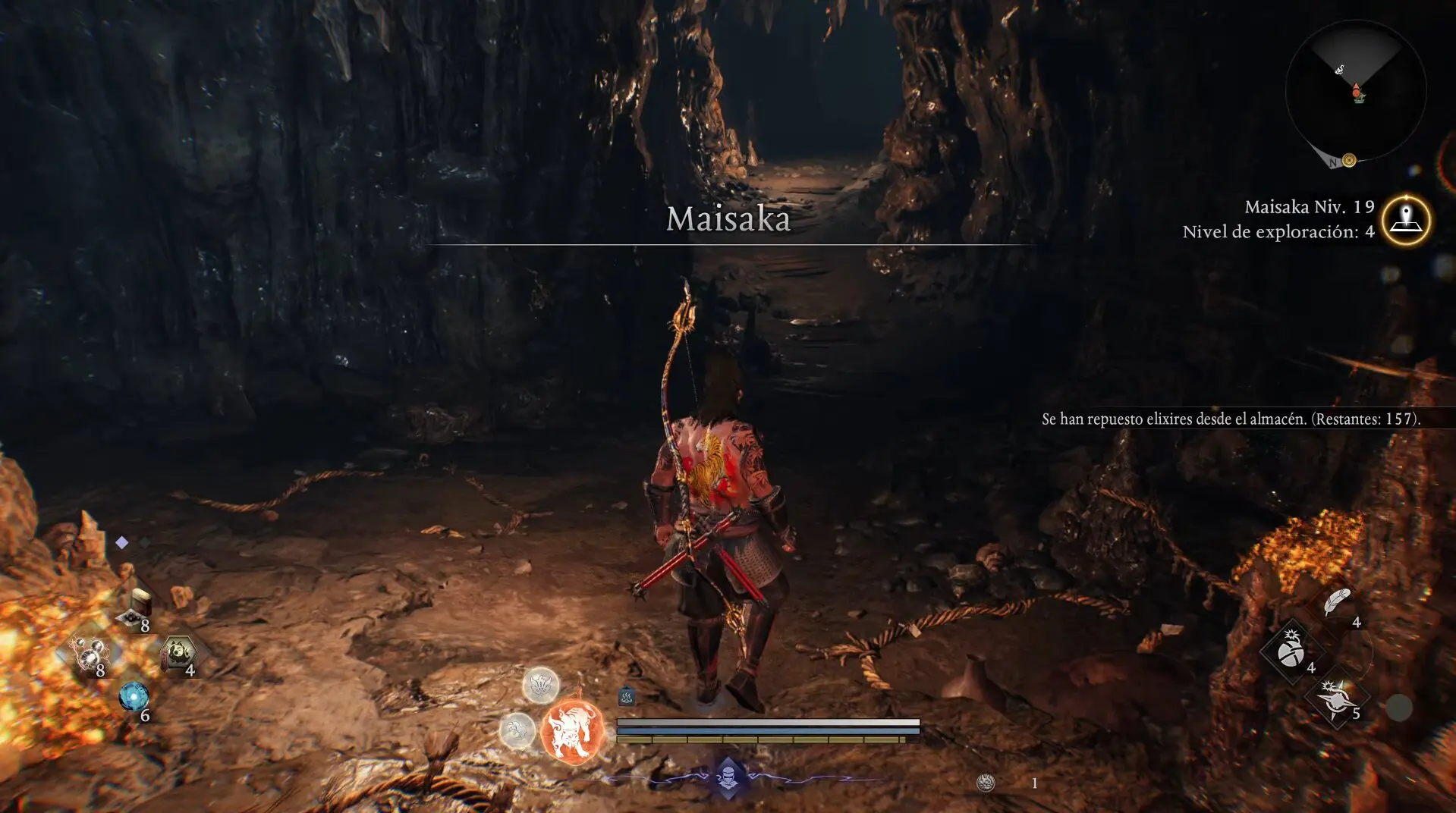
Task: Choose the bomb ninjutsu slot
Action: coord(1291,651)
